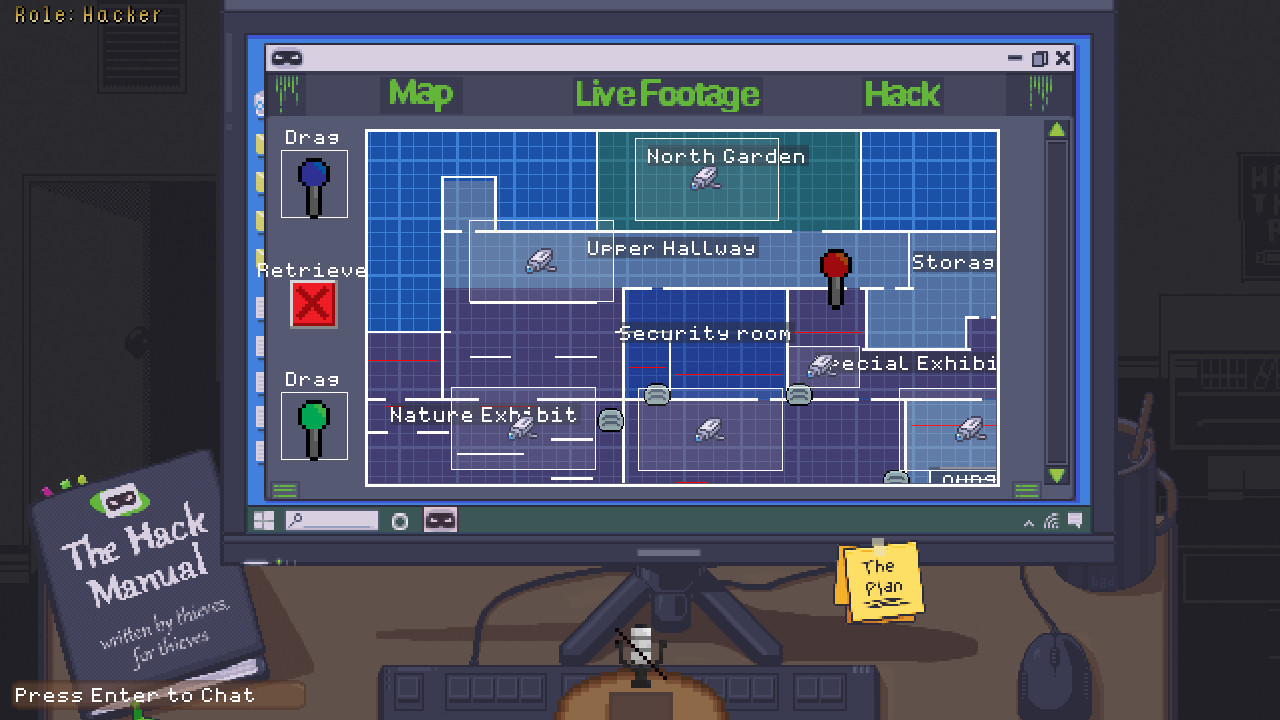Click the red X Retrieve button
The height and width of the screenshot is (720, 1280).
click(x=313, y=305)
